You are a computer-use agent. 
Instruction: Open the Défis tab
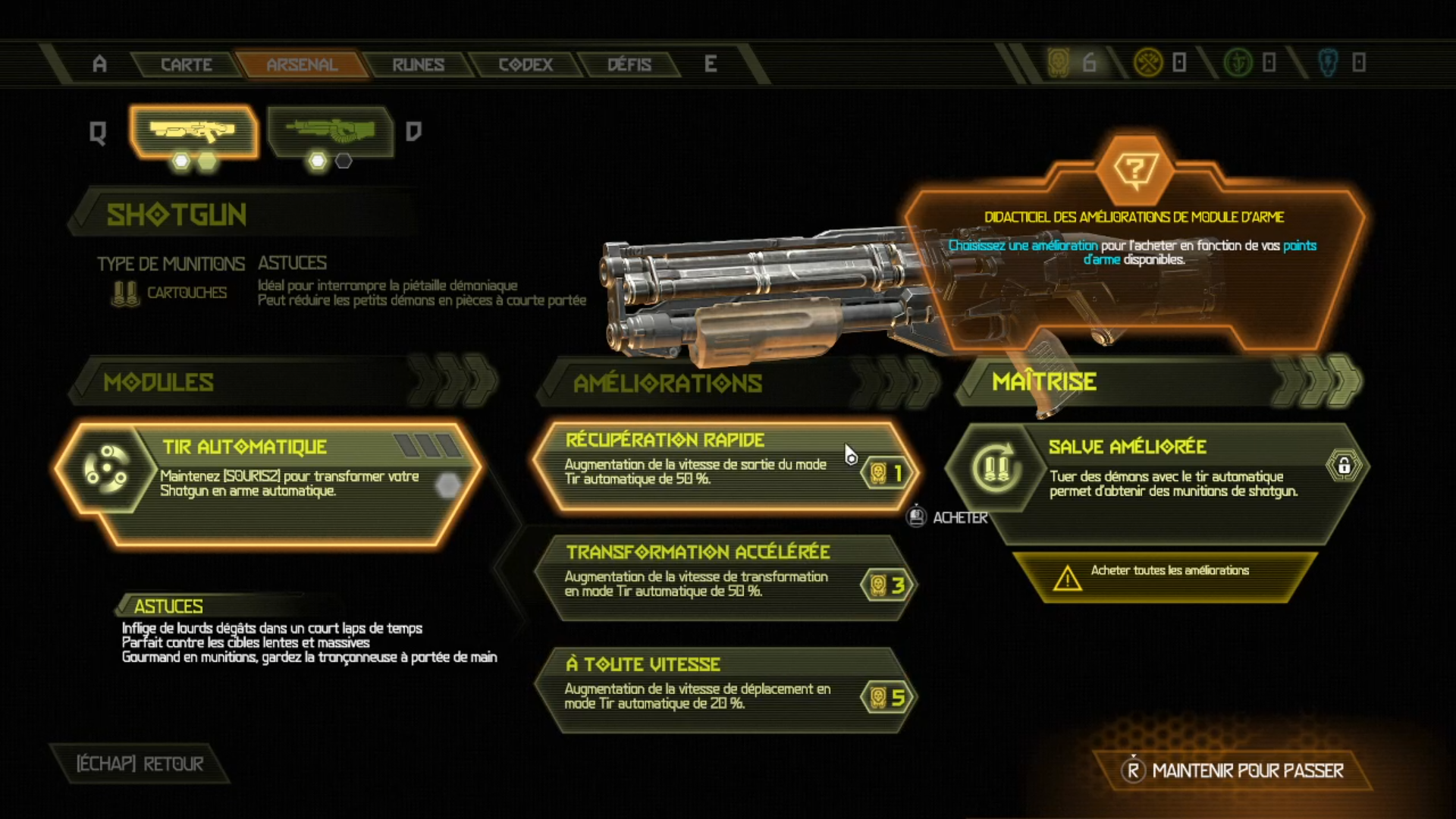pos(629,64)
